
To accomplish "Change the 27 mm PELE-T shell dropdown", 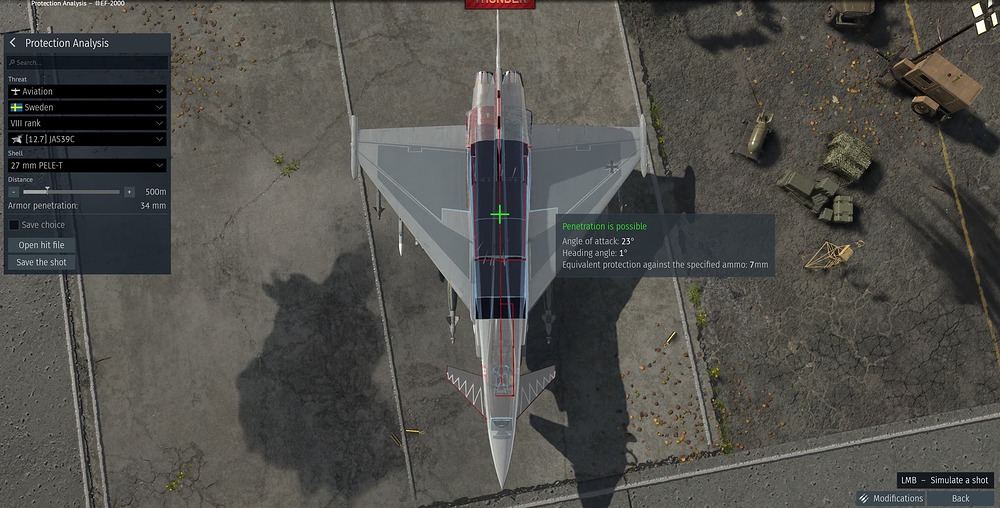I will tap(86, 165).
